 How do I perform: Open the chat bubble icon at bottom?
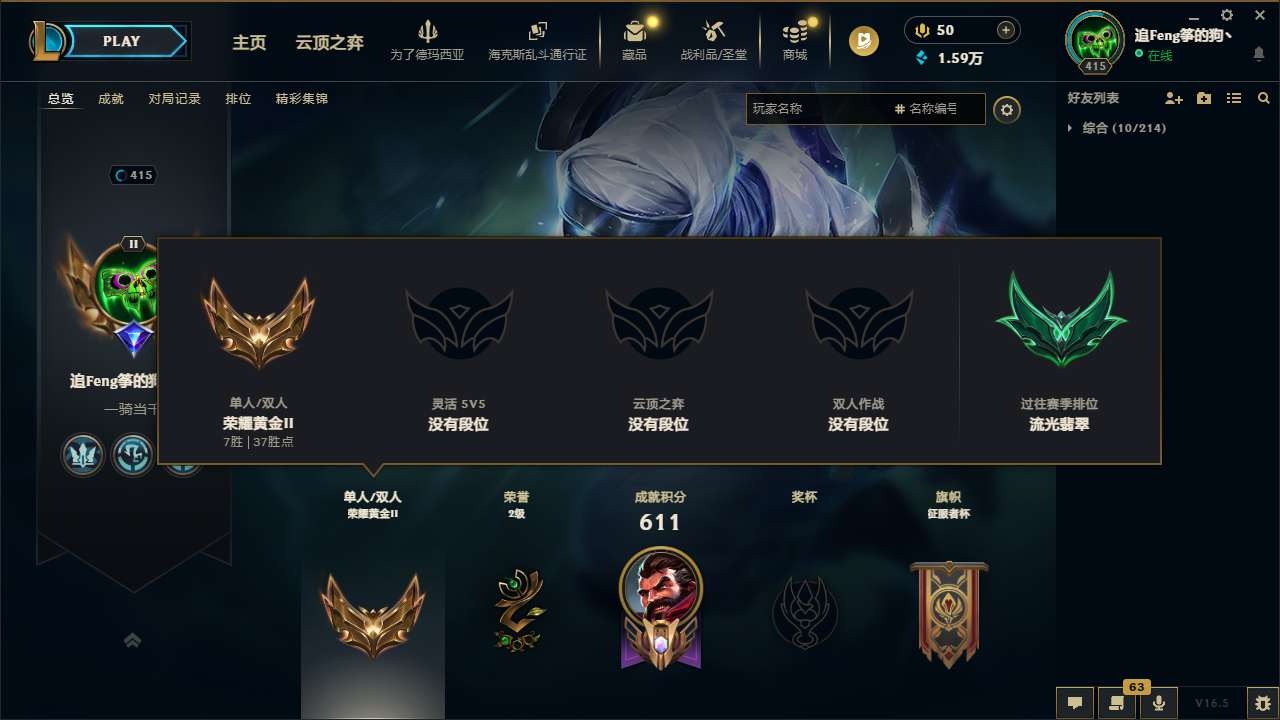point(1074,702)
